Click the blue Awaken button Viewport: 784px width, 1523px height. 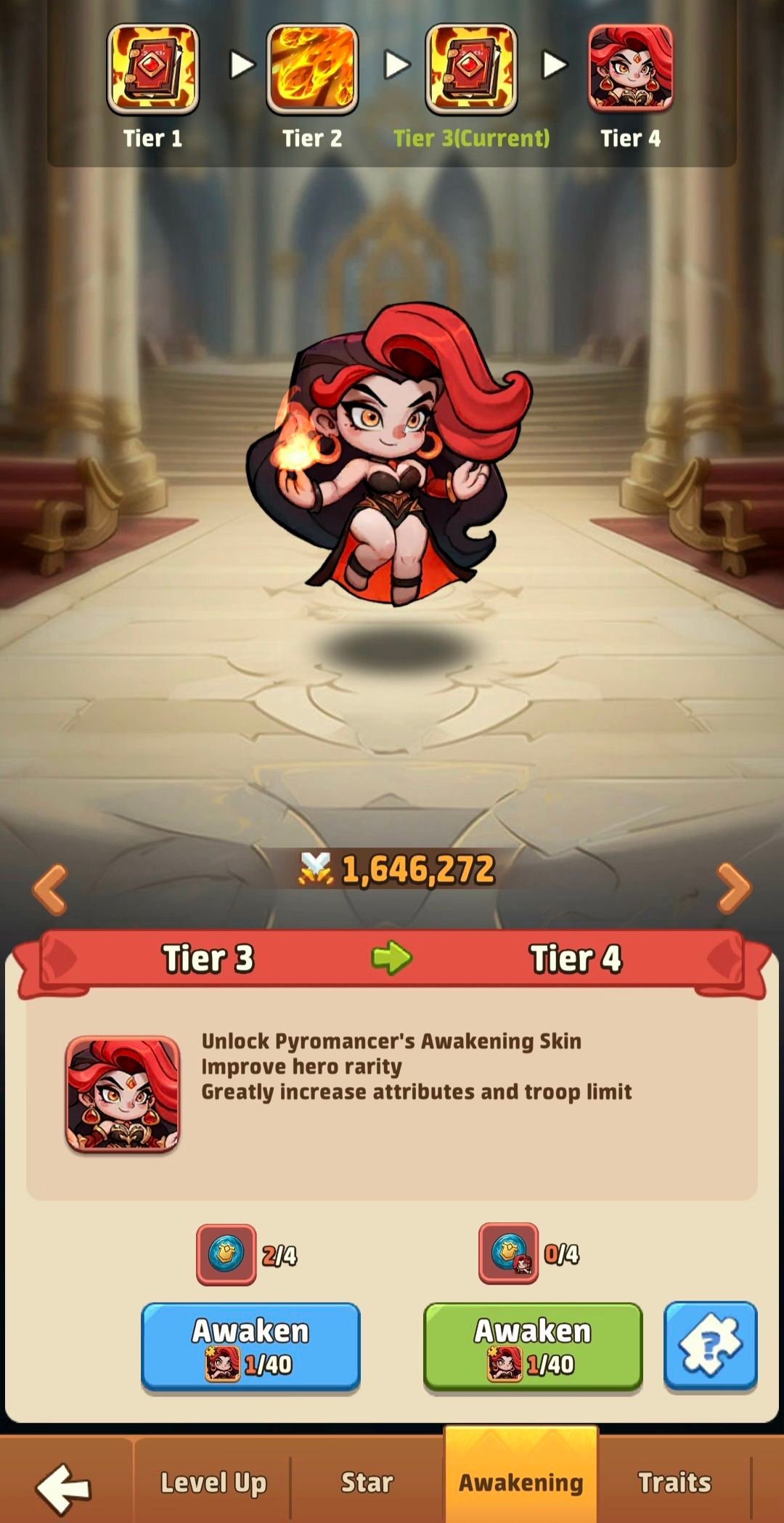250,1347
